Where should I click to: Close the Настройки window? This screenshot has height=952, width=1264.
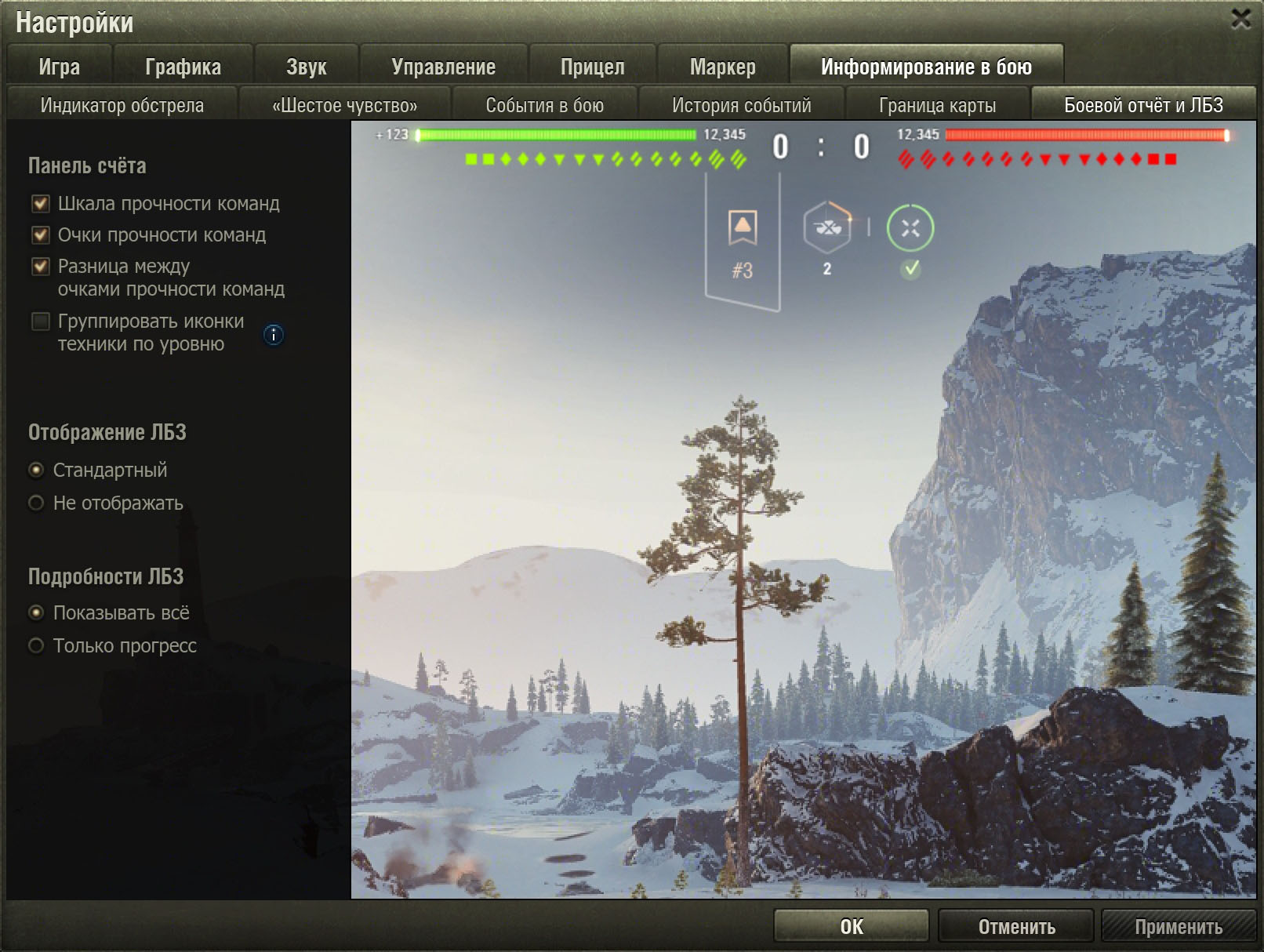click(1240, 19)
